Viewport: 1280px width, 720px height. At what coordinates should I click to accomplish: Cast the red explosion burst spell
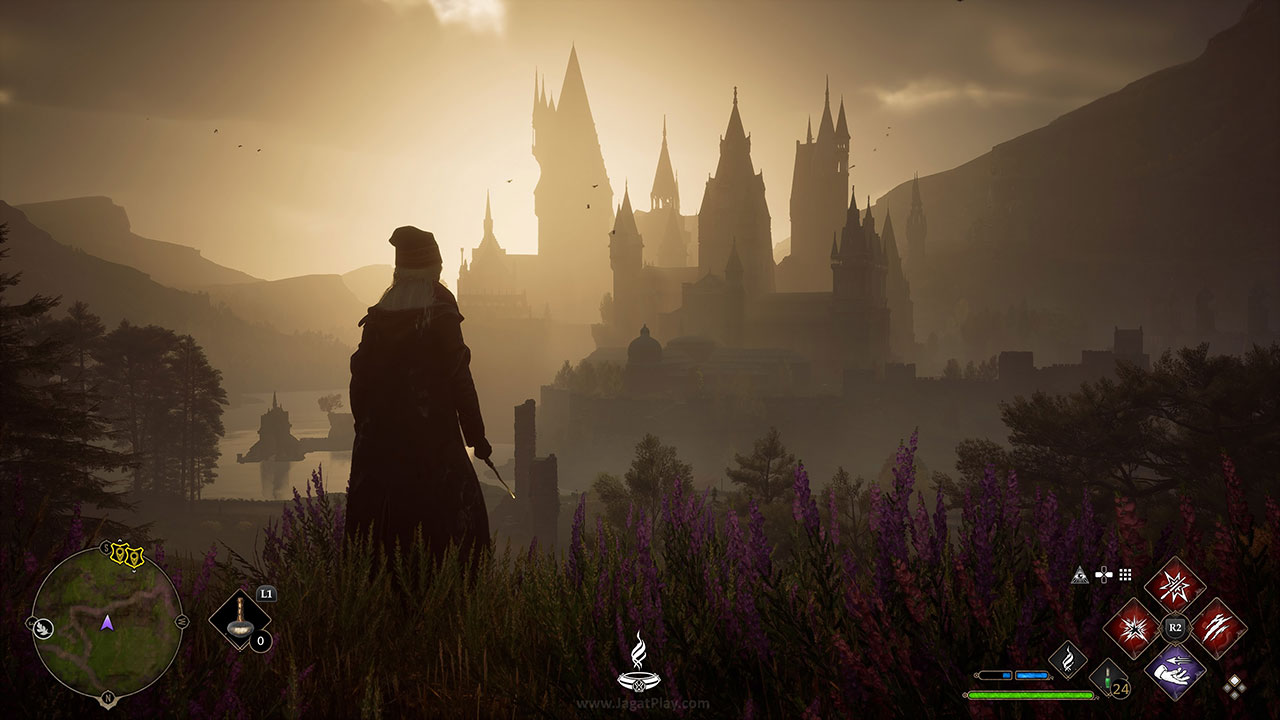1132,628
